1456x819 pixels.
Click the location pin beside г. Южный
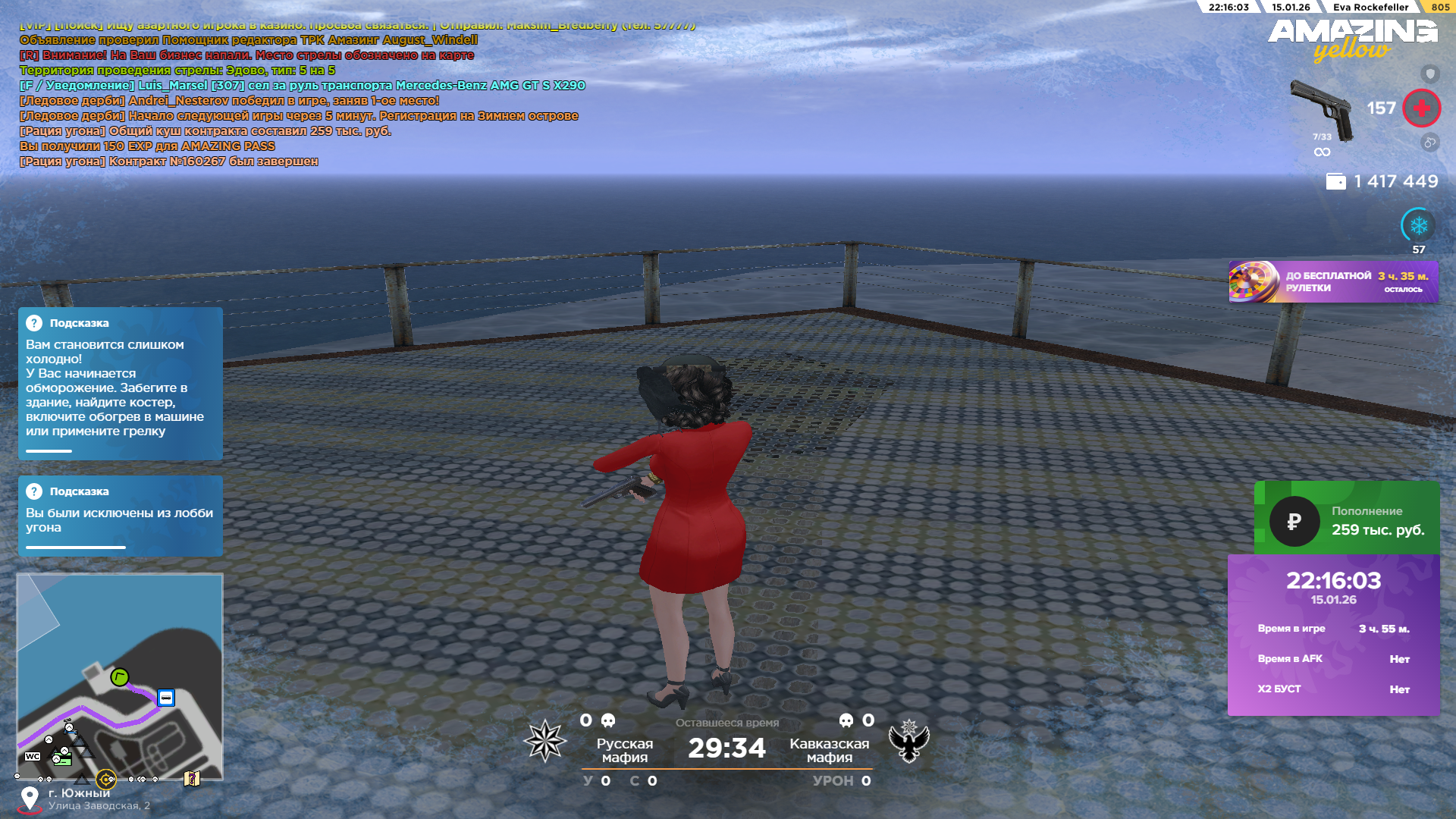(30, 798)
